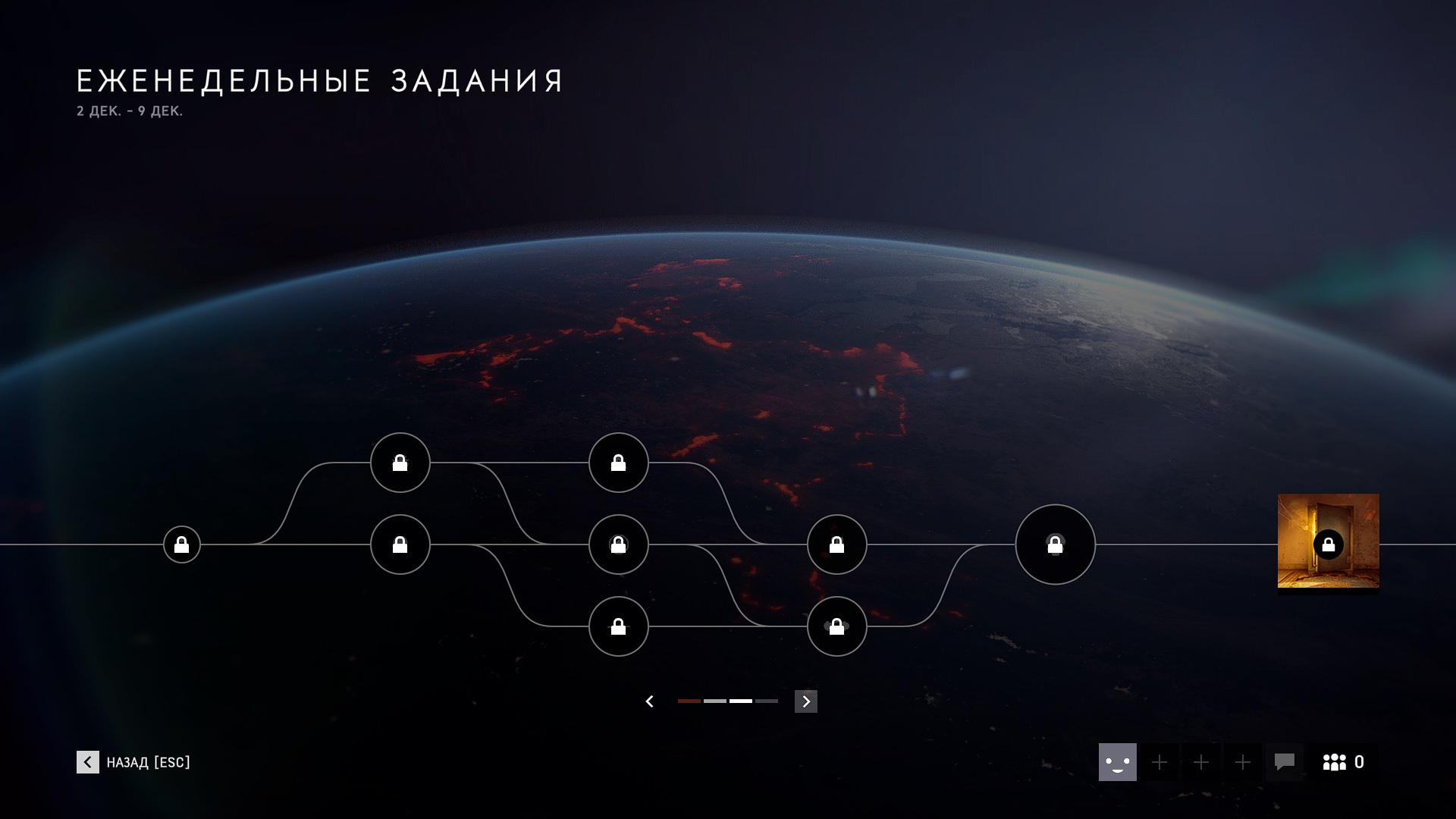Select the largest locked assignment node
Screen dimensions: 1456x819
tap(1055, 544)
